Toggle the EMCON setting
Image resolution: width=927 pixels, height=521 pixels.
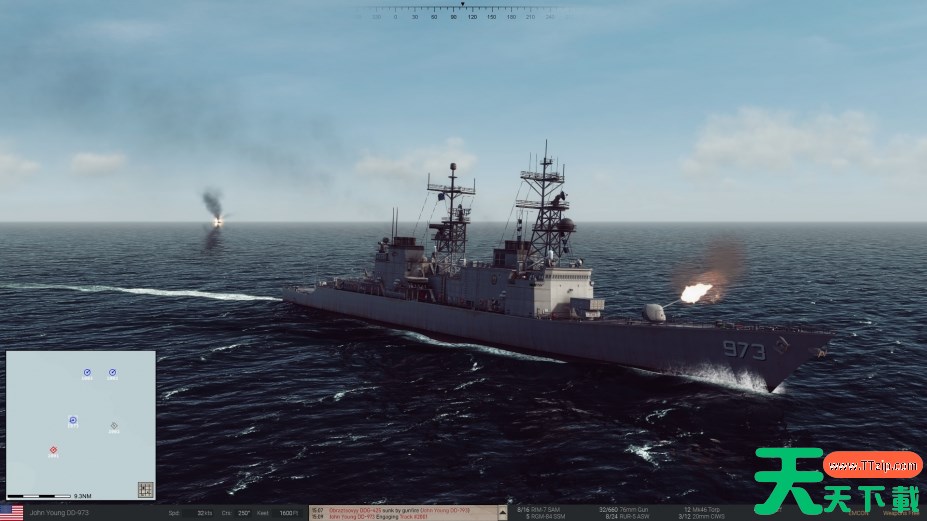858,513
